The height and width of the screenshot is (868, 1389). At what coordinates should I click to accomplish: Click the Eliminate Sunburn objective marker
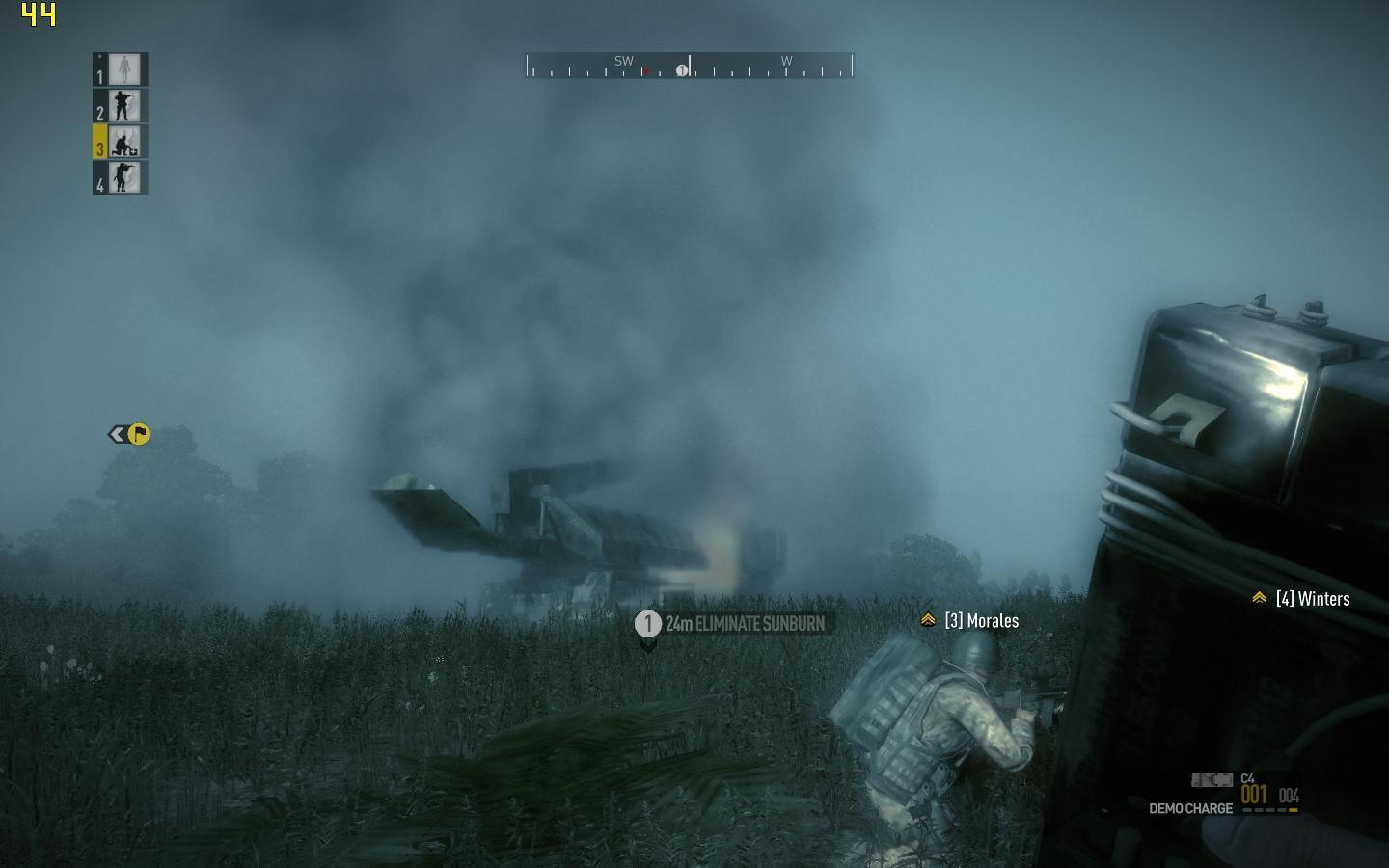[x=733, y=624]
